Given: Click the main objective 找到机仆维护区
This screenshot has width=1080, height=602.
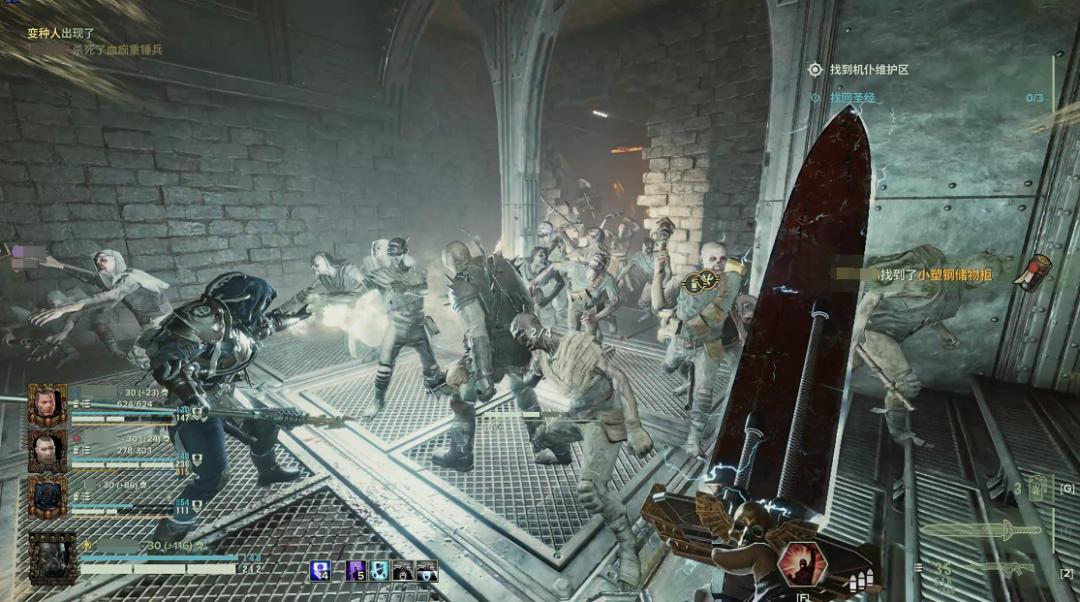Looking at the screenshot, I should (x=868, y=70).
